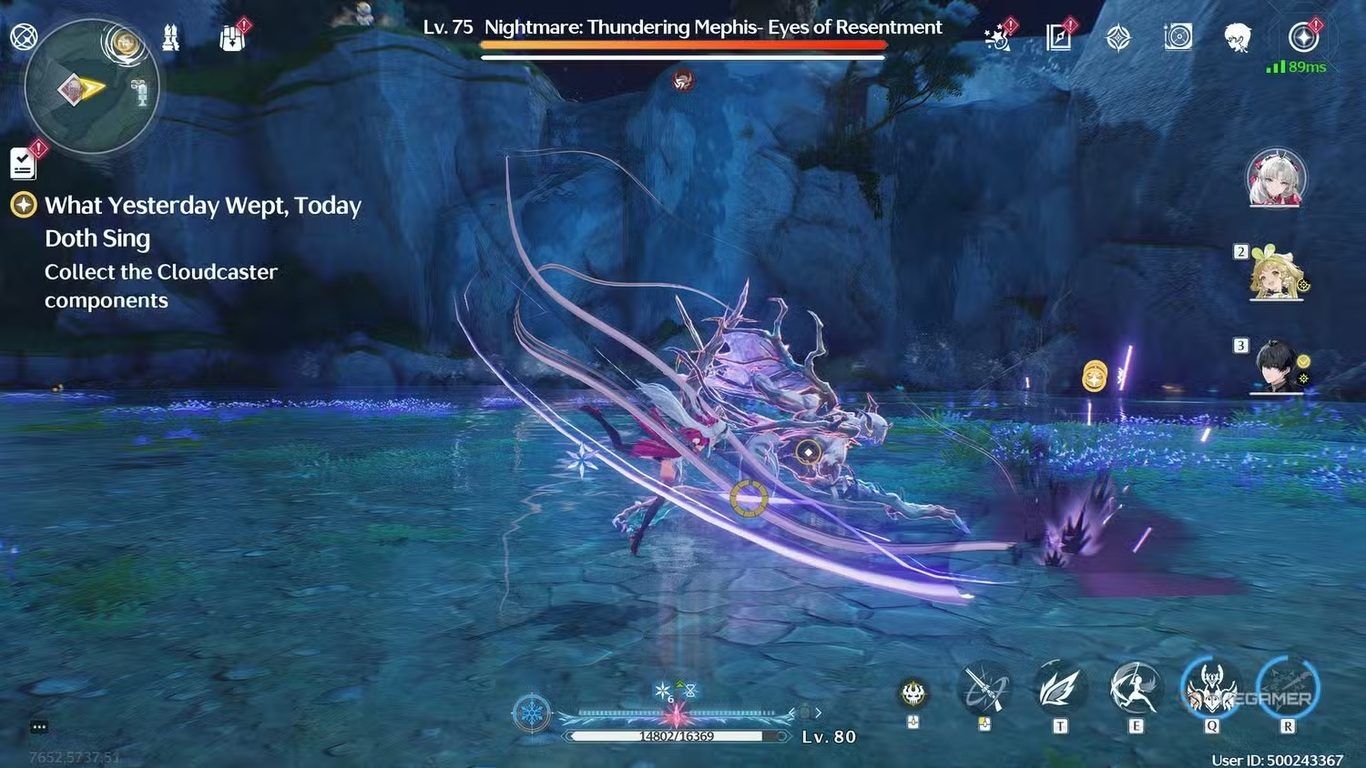The width and height of the screenshot is (1366, 768).
Task: Activate the feather wing skill
Action: [x=1059, y=688]
